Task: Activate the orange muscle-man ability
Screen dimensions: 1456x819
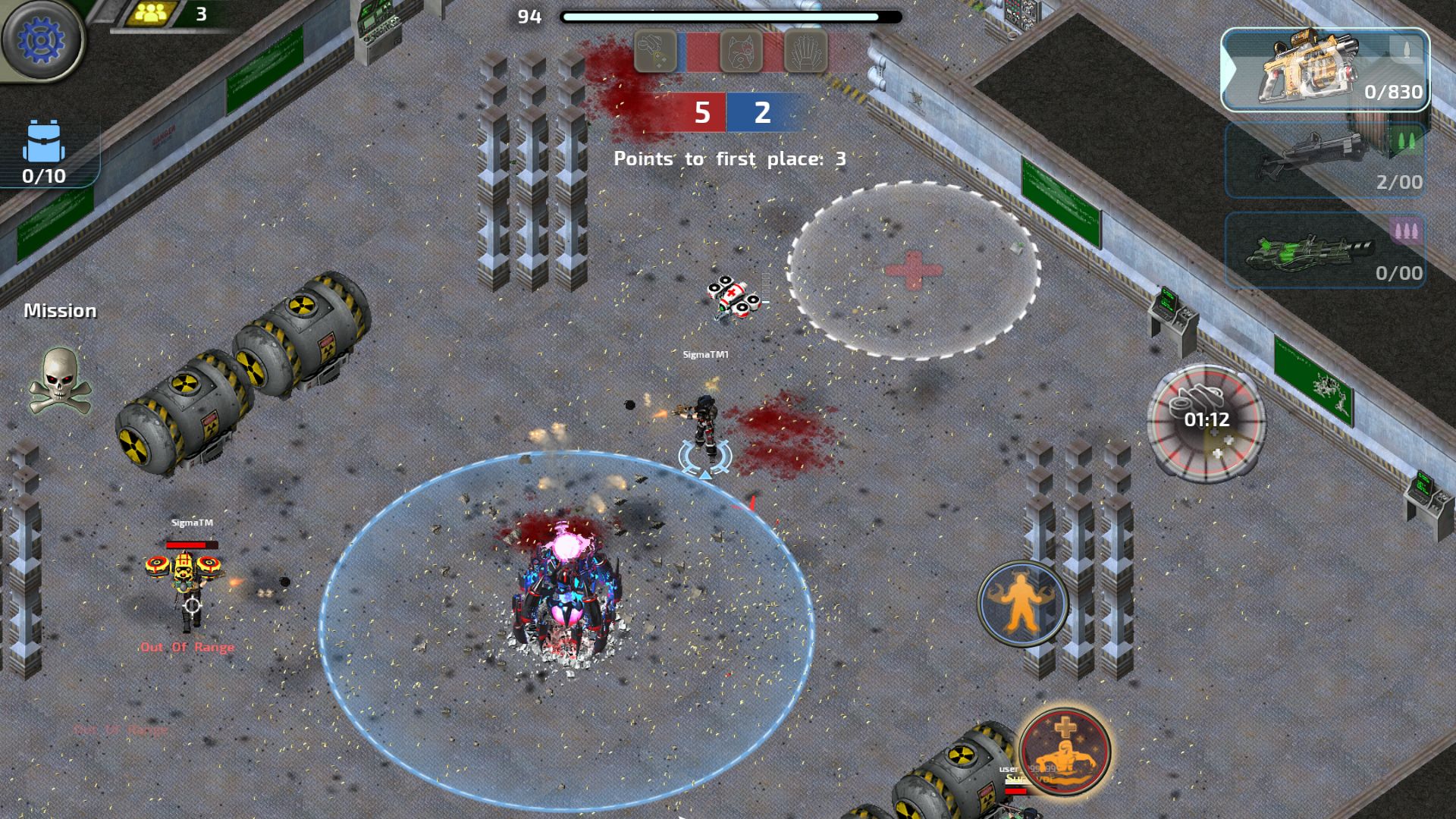Action: coord(1022,604)
